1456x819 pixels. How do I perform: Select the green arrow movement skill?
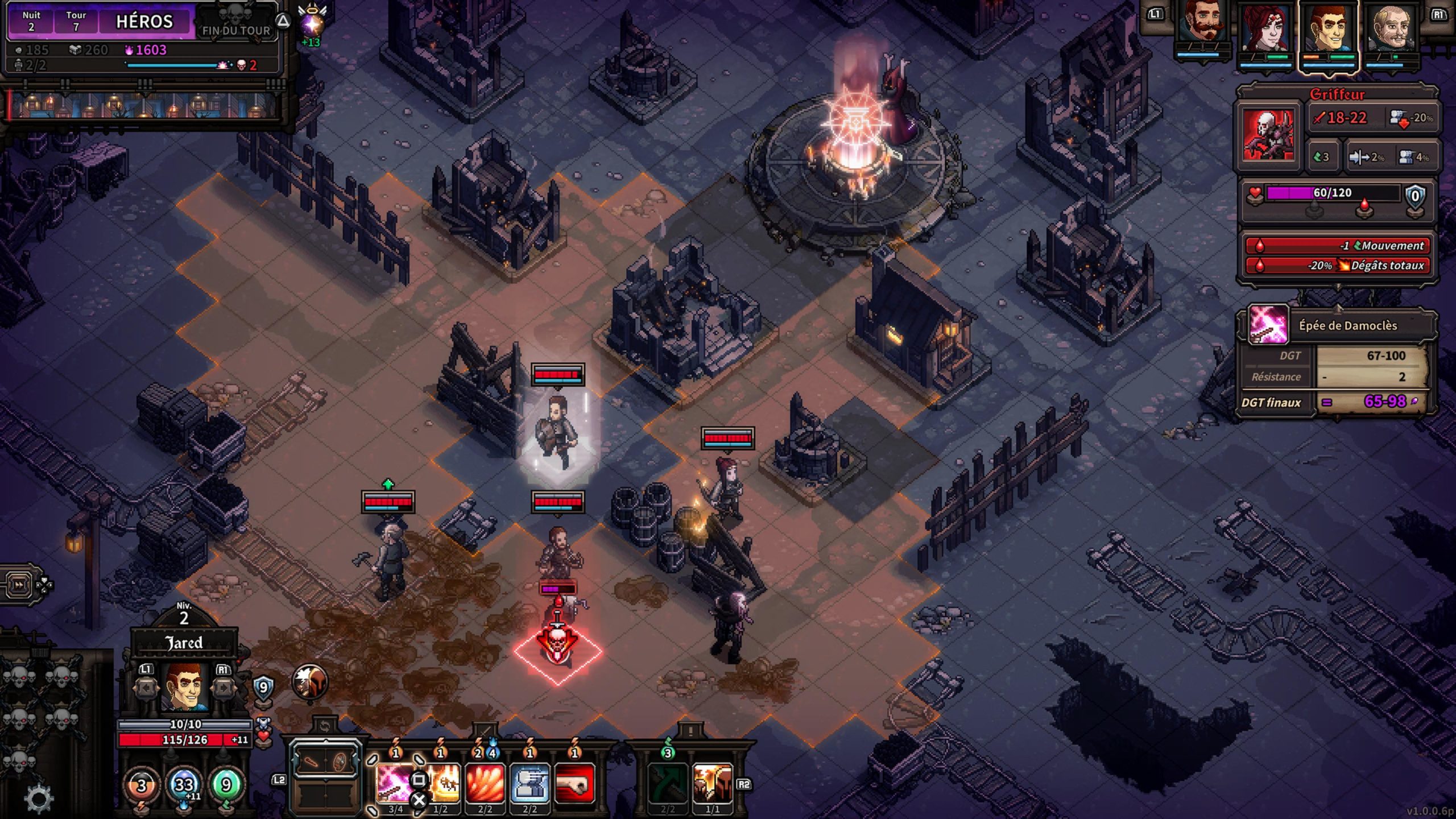pos(668,784)
